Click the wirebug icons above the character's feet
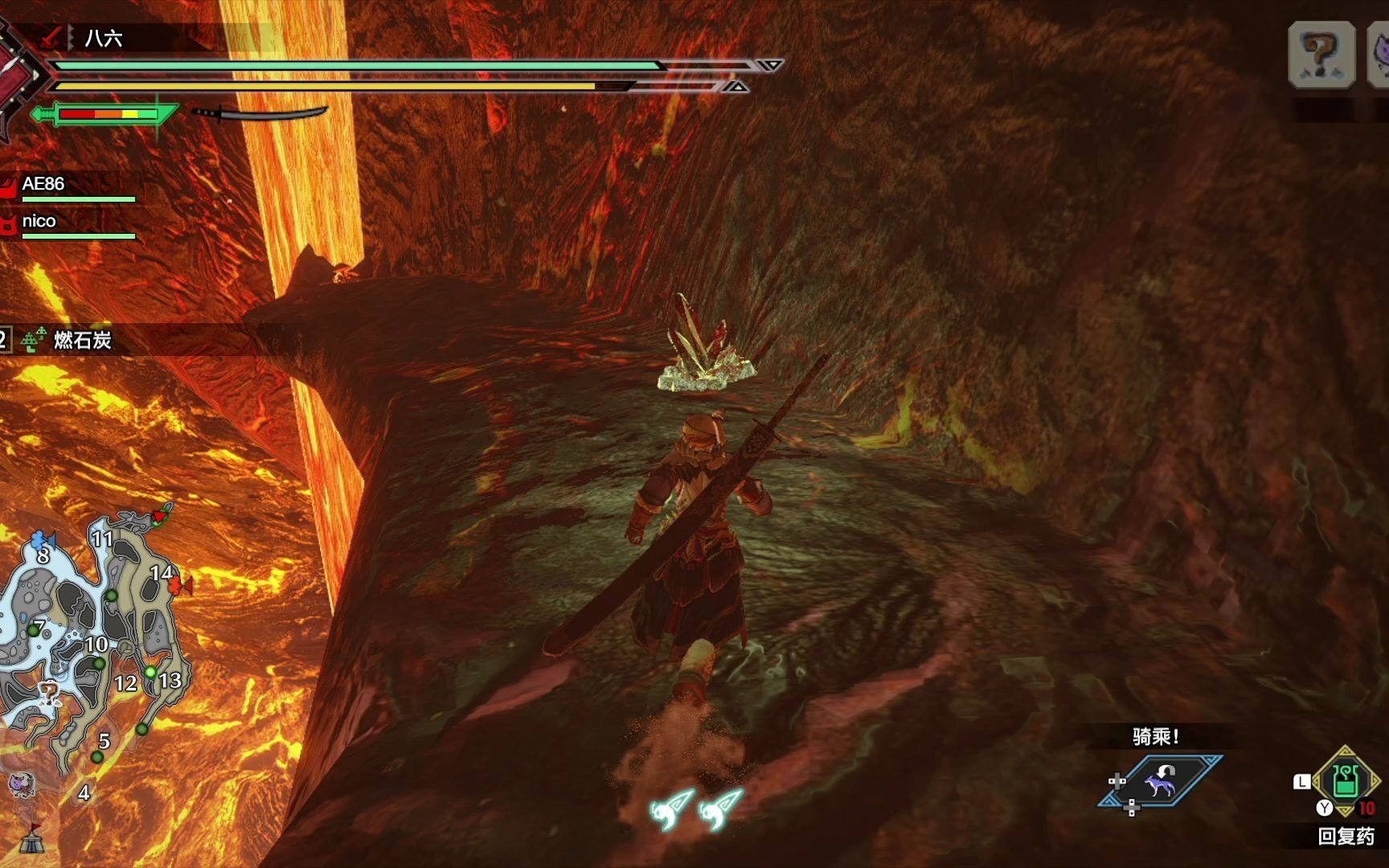 695,808
